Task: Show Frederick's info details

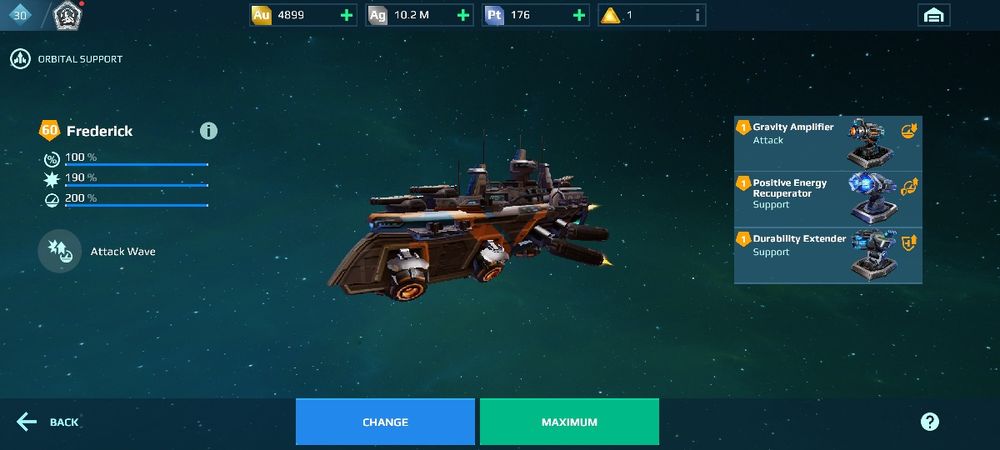Action: click(x=208, y=131)
